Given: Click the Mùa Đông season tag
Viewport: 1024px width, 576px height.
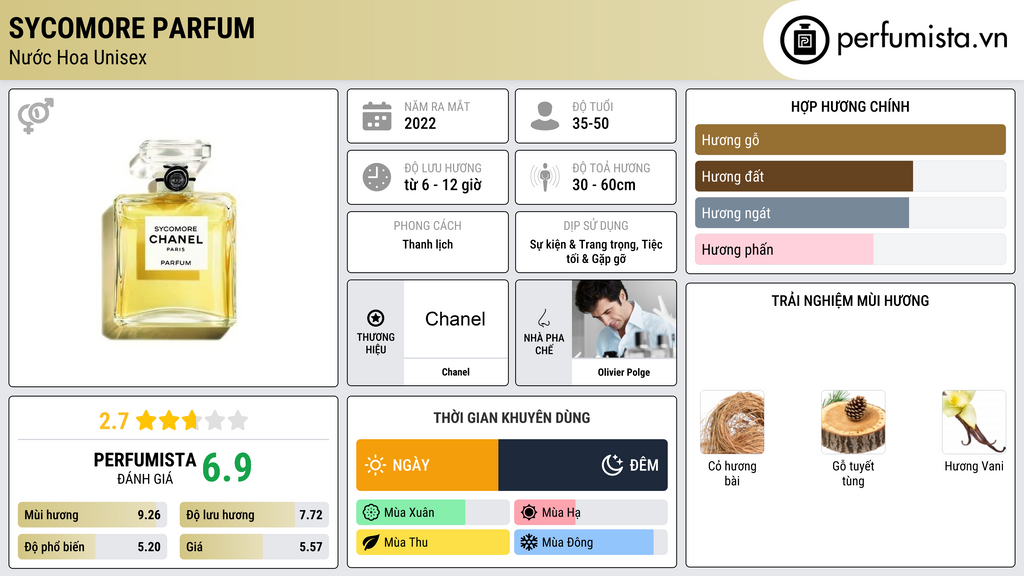Looking at the screenshot, I should pos(590,543).
